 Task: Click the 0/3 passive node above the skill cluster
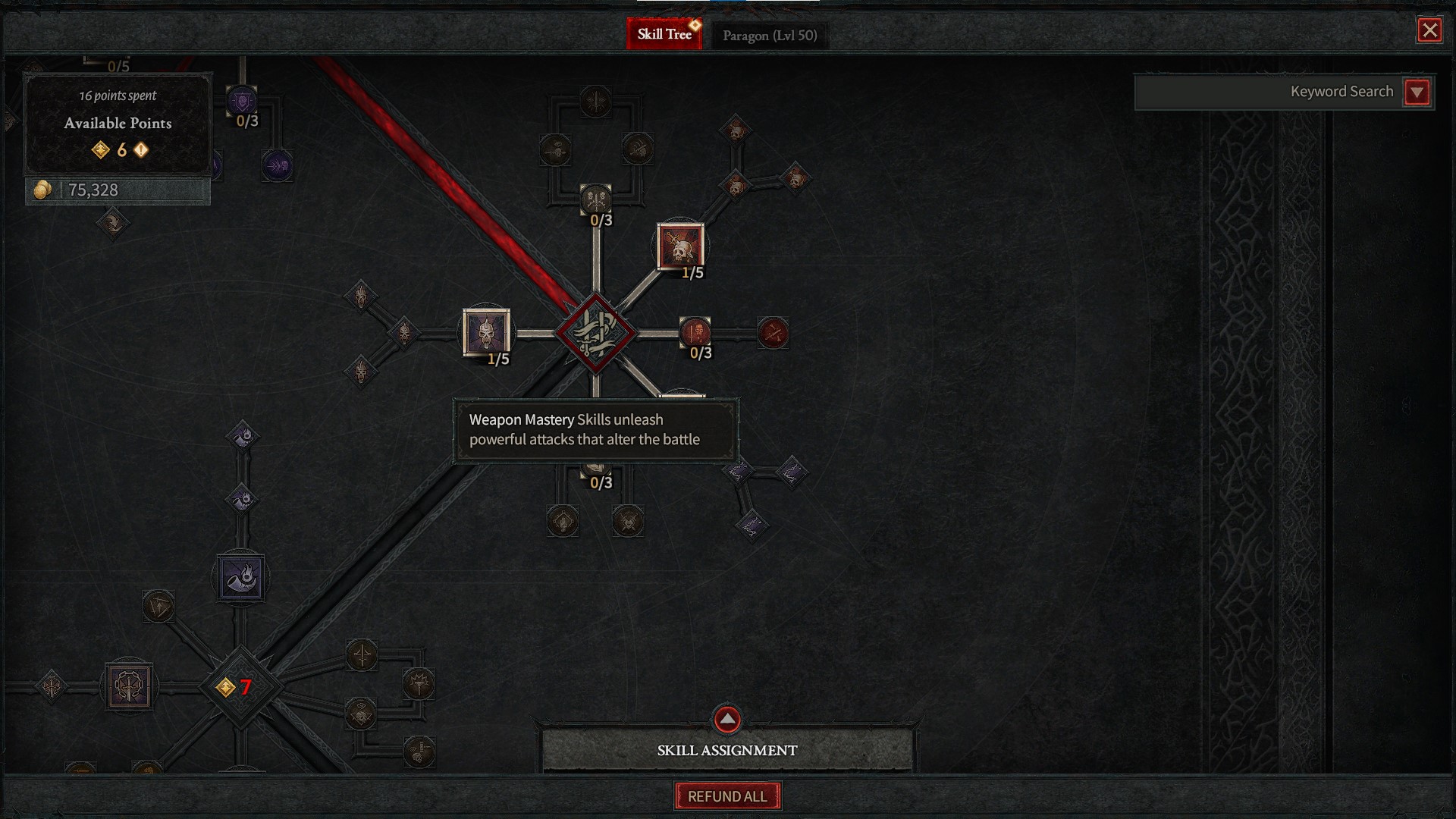click(598, 199)
